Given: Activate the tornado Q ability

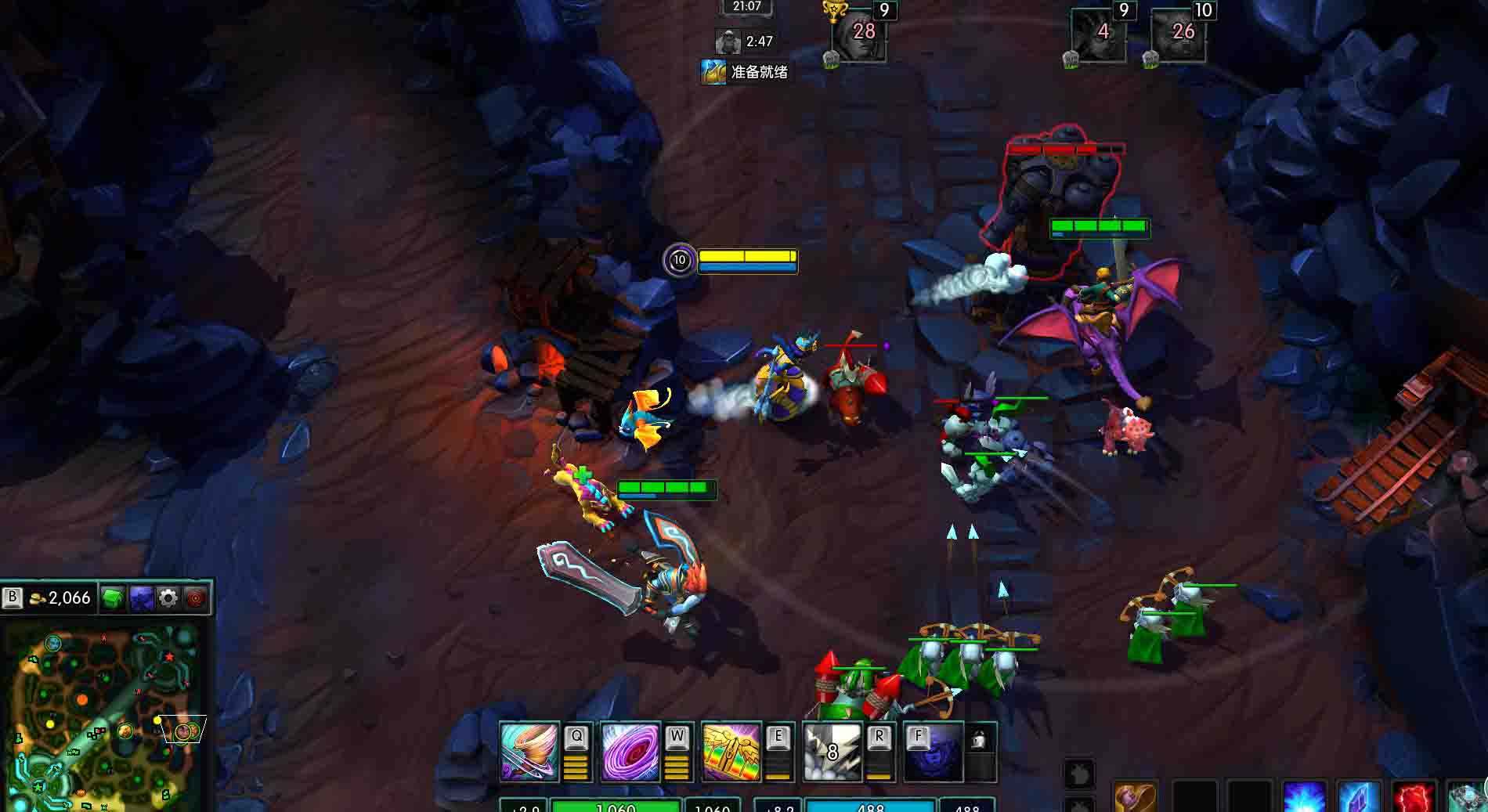Looking at the screenshot, I should 529,752.
